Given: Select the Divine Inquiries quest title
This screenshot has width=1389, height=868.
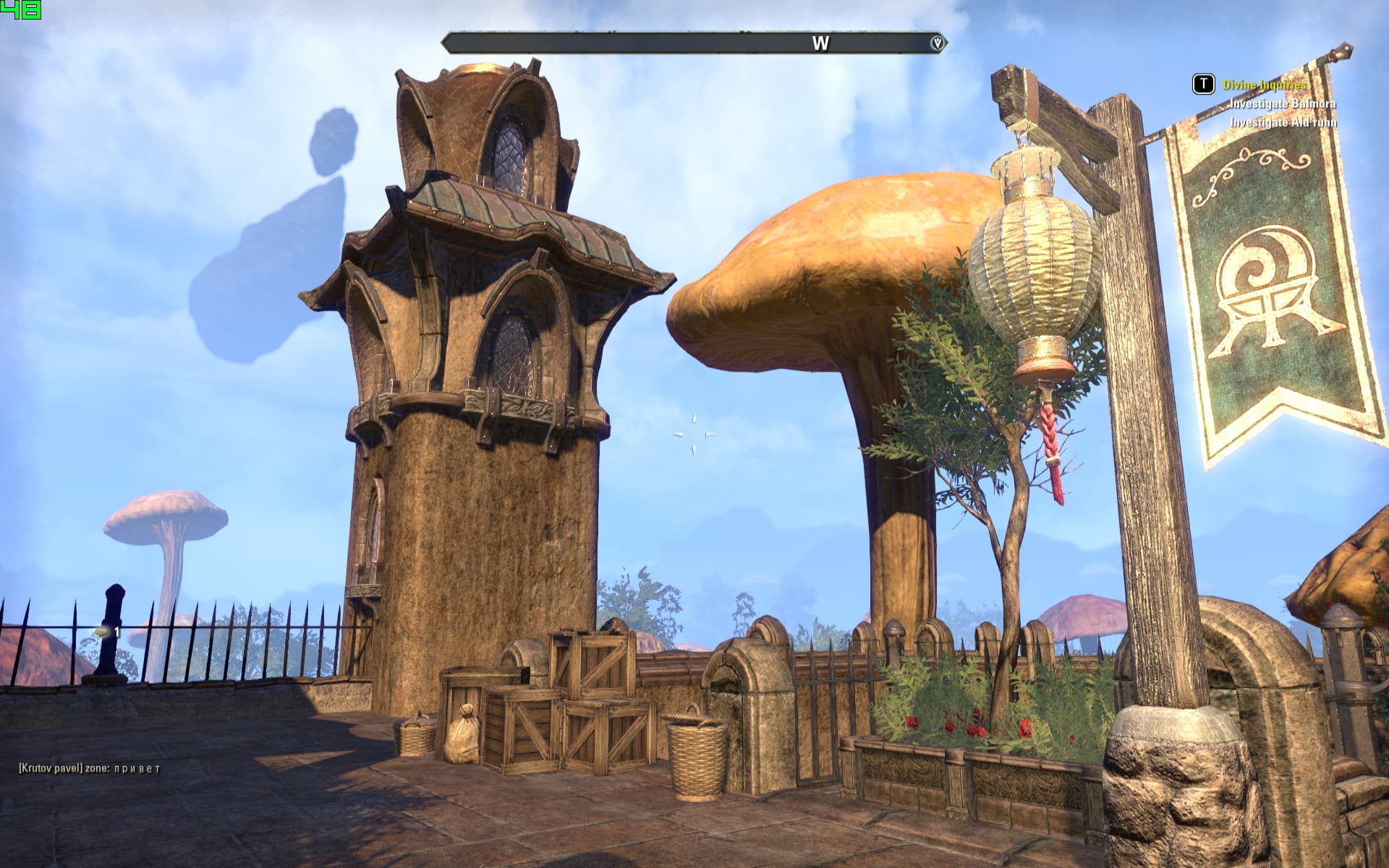Looking at the screenshot, I should (x=1265, y=85).
